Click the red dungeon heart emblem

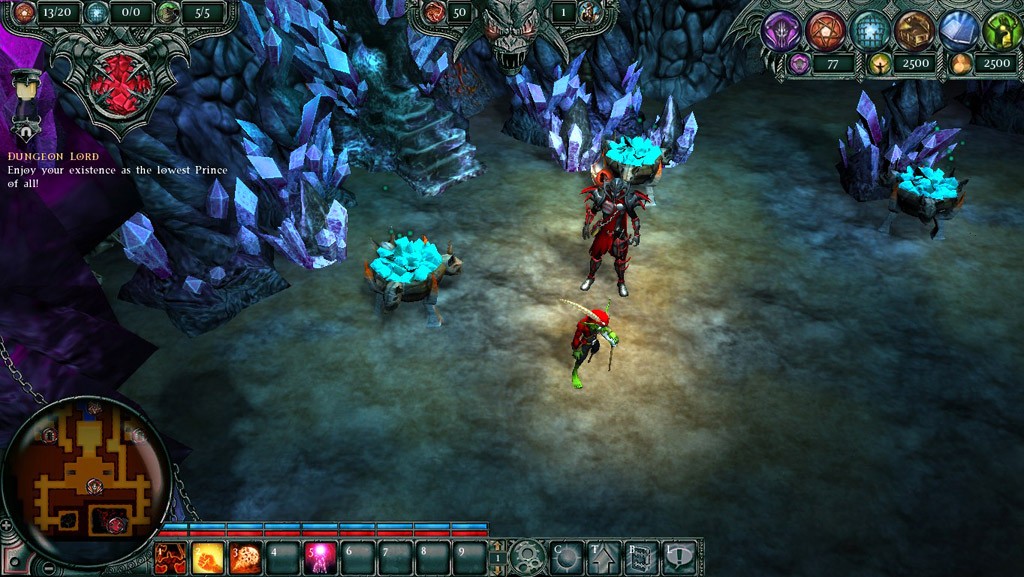coord(119,83)
